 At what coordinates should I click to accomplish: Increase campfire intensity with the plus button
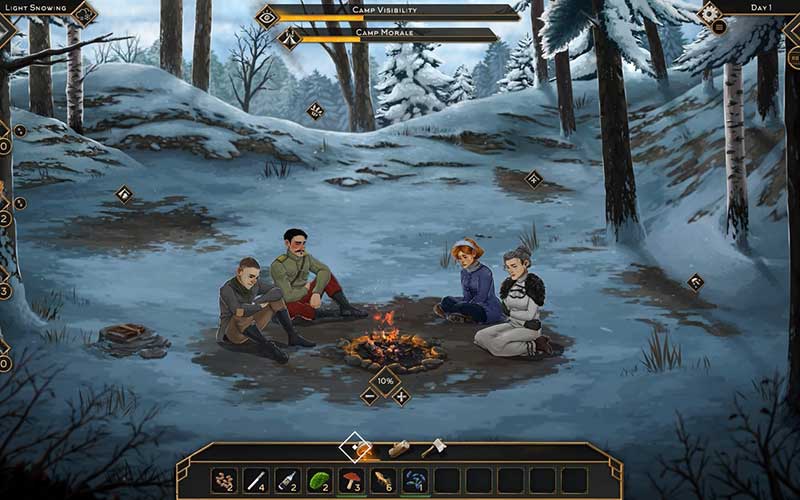tap(401, 396)
